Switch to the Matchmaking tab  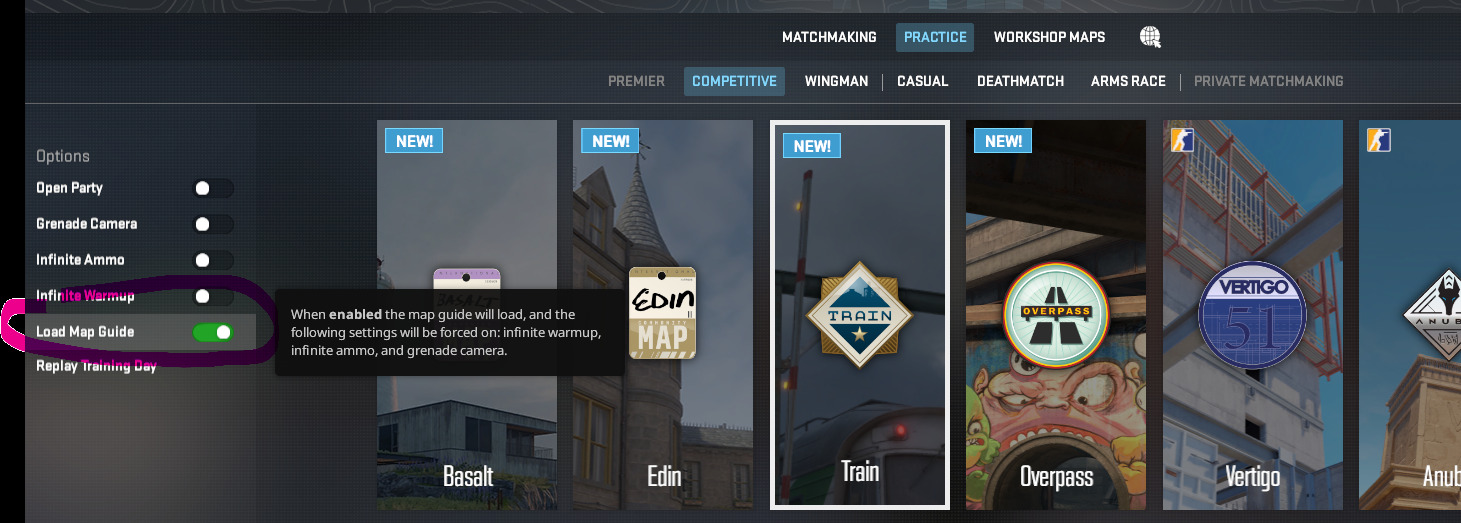click(829, 37)
